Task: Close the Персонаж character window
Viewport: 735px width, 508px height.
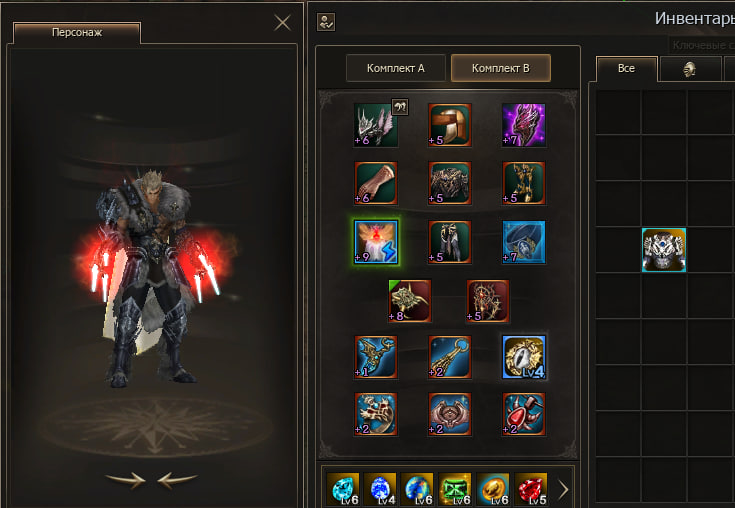Action: point(283,22)
